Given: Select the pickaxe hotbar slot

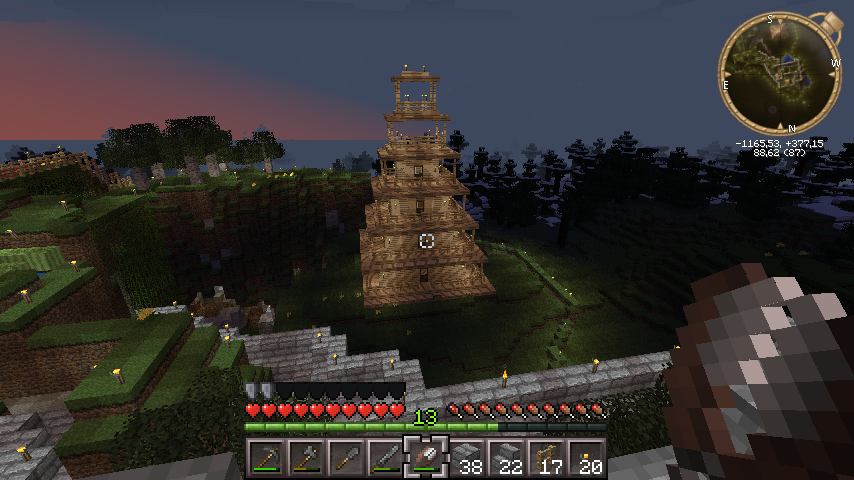Looking at the screenshot, I should (x=266, y=458).
